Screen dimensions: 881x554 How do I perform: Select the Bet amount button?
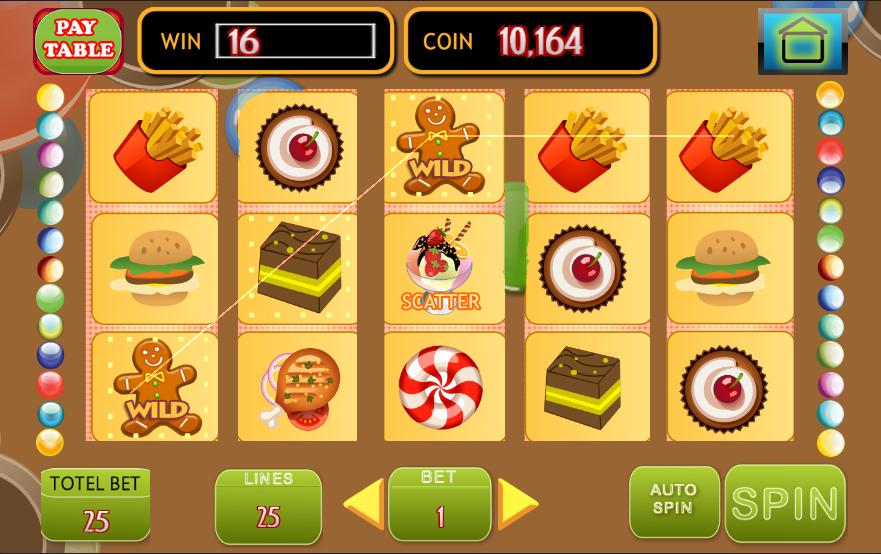click(x=439, y=504)
